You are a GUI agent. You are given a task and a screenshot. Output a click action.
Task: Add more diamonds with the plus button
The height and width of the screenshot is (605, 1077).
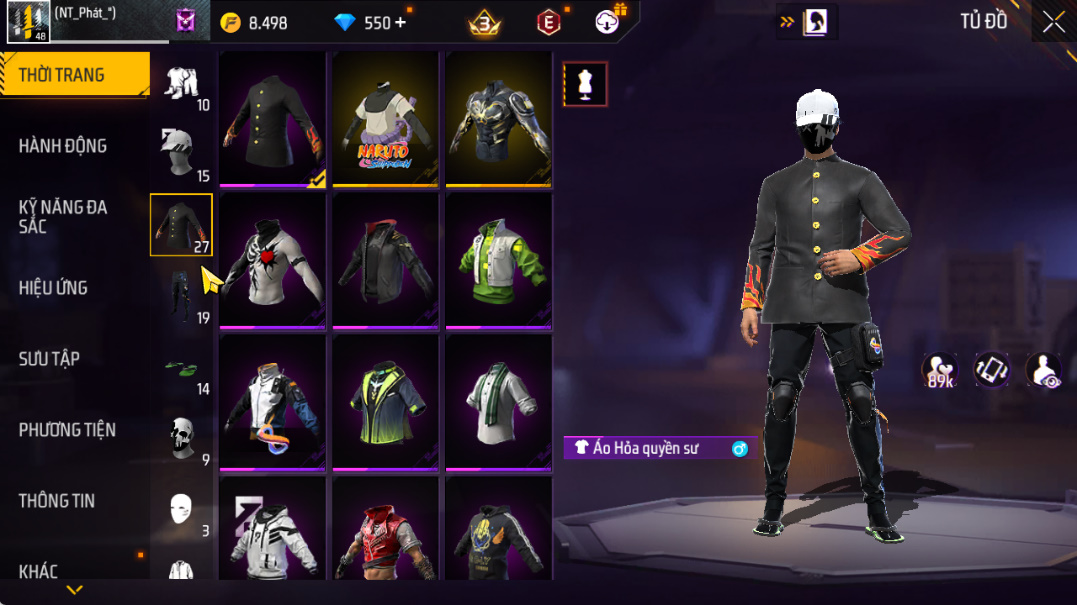pos(401,22)
